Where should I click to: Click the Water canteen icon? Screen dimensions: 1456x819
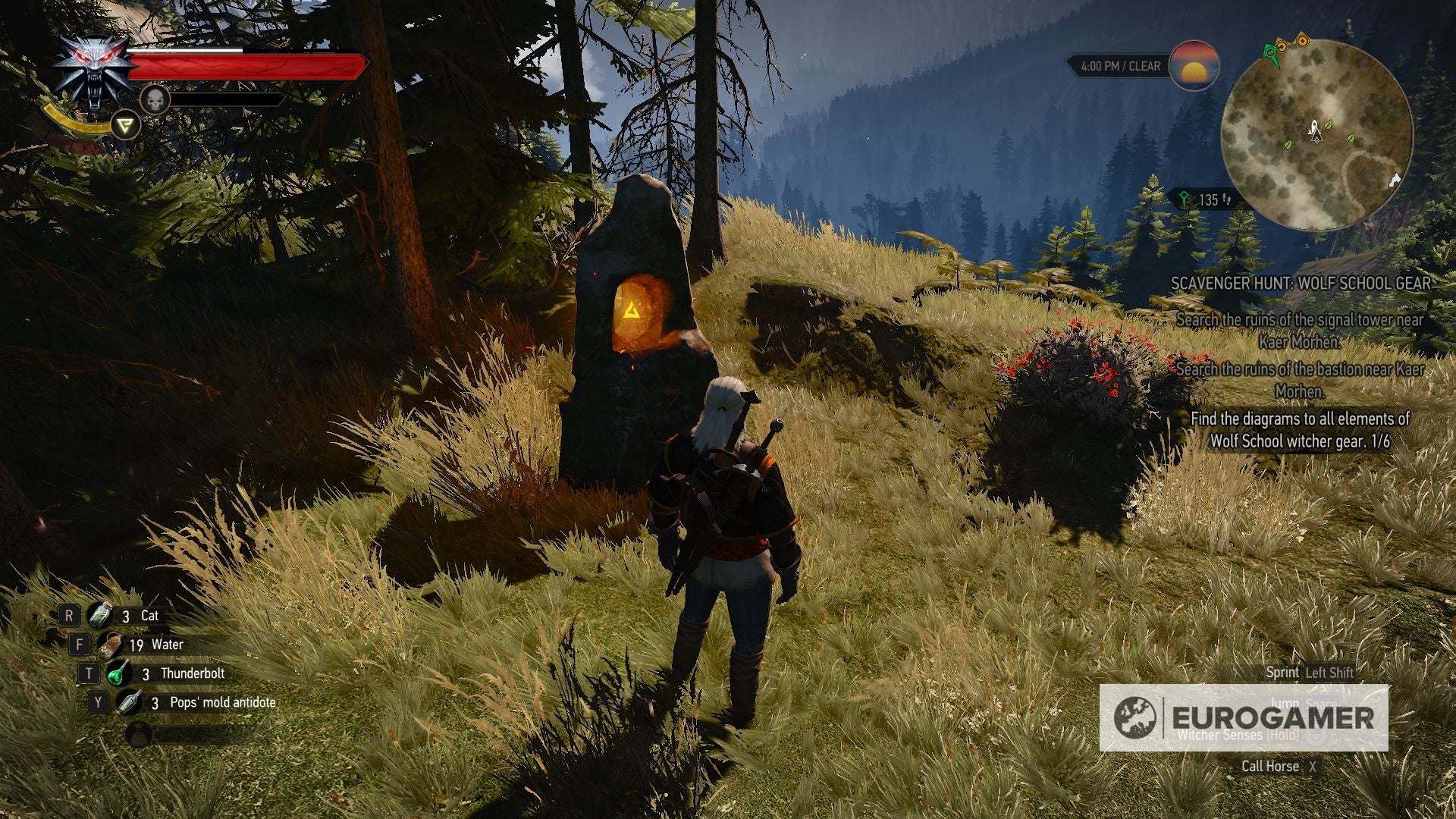(110, 644)
